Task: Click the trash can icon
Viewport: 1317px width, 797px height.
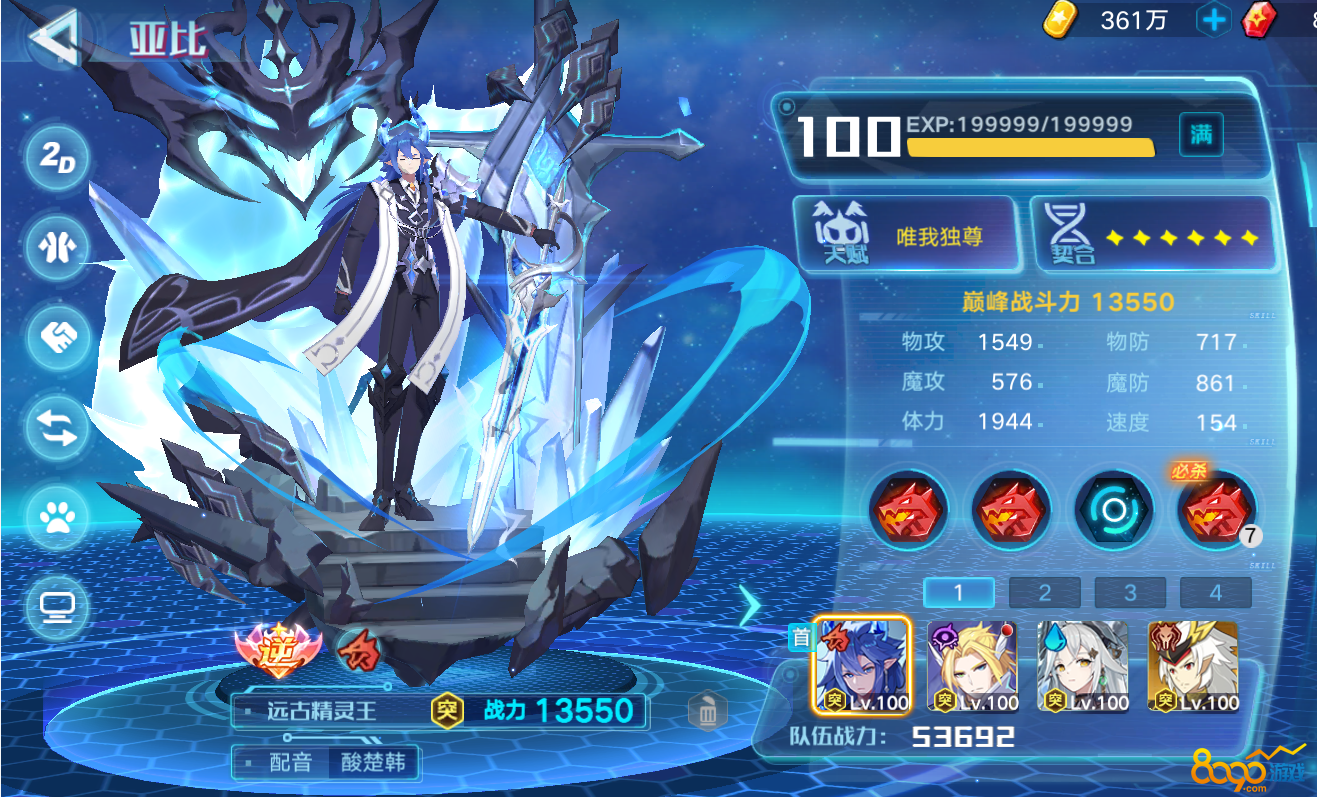Action: click(x=708, y=712)
